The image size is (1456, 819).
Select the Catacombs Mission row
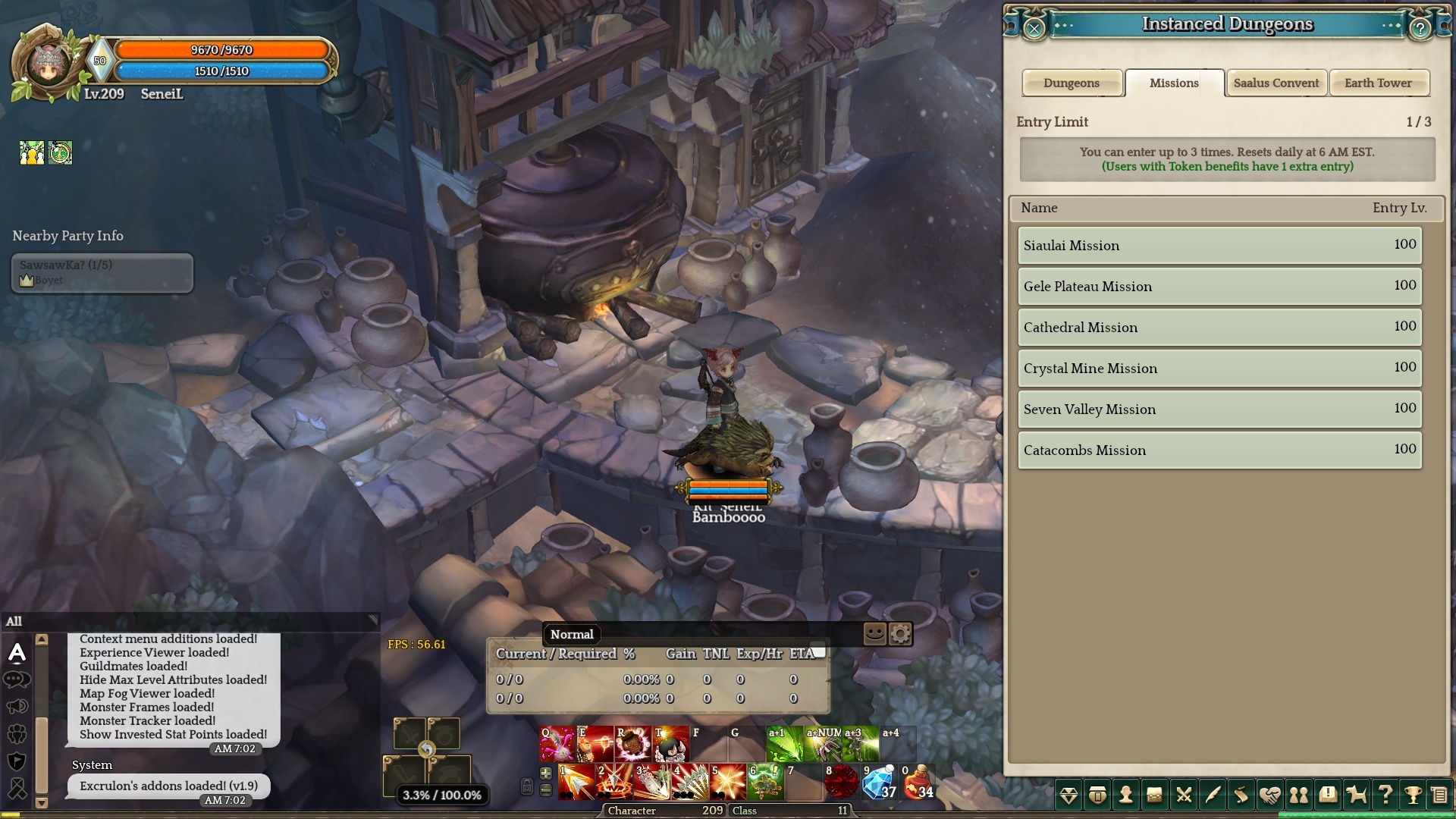coord(1219,450)
